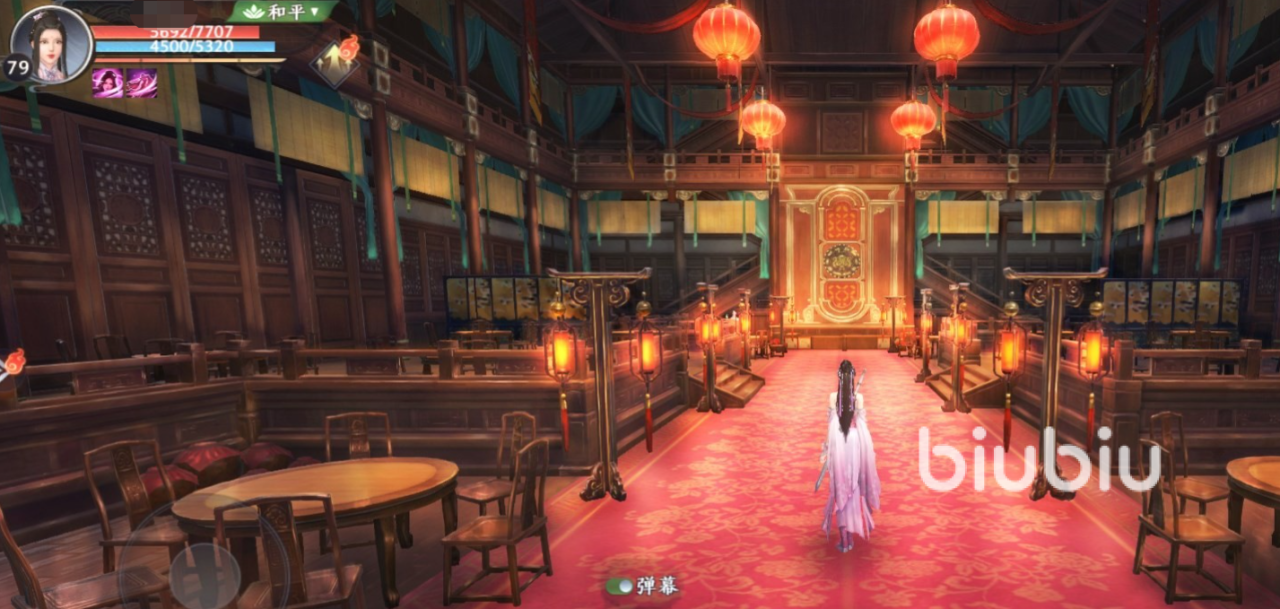The width and height of the screenshot is (1280, 609).
Task: Select the first pink buff icon with the woman's face
Action: pos(108,83)
